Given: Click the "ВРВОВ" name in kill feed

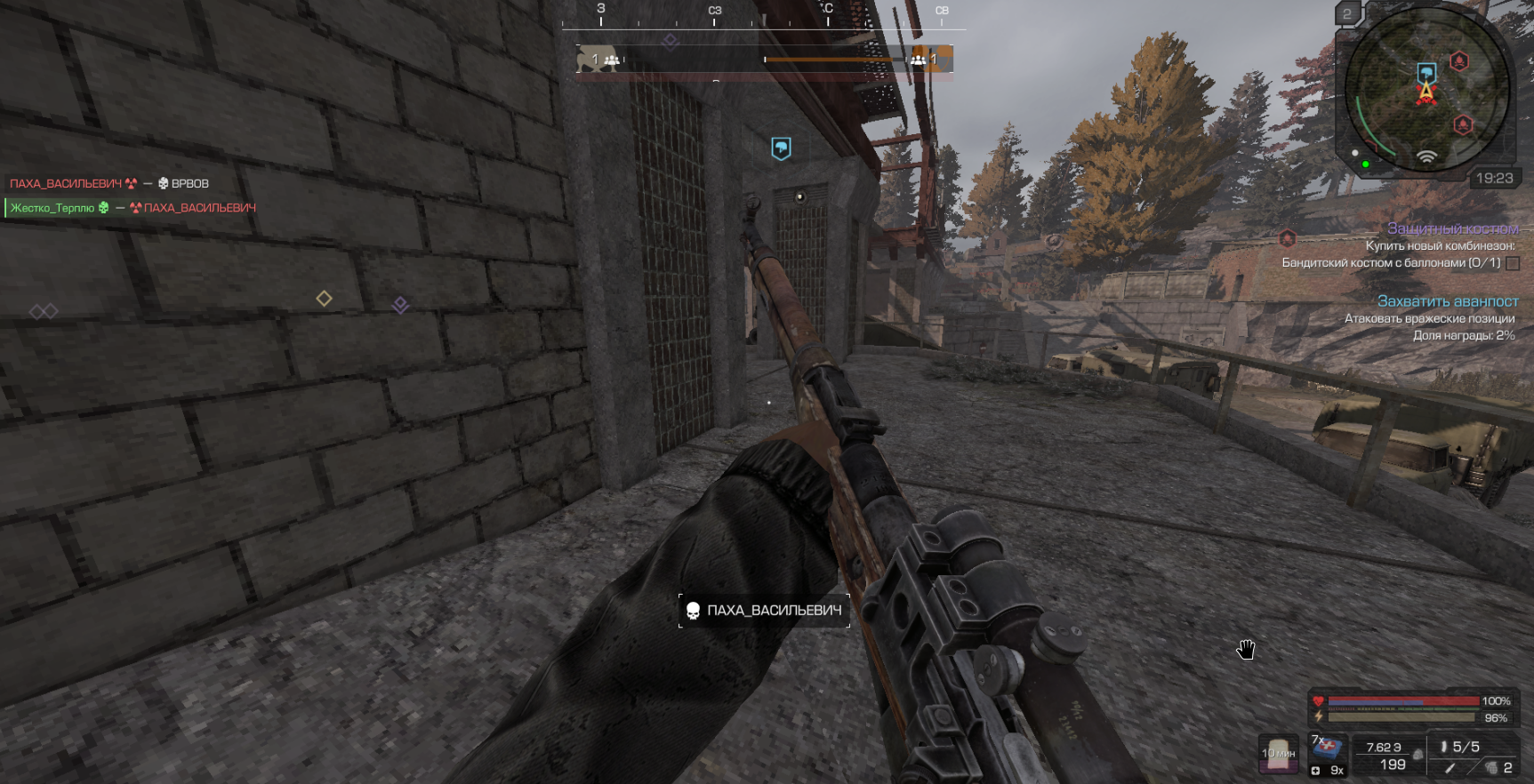Looking at the screenshot, I should tap(189, 184).
